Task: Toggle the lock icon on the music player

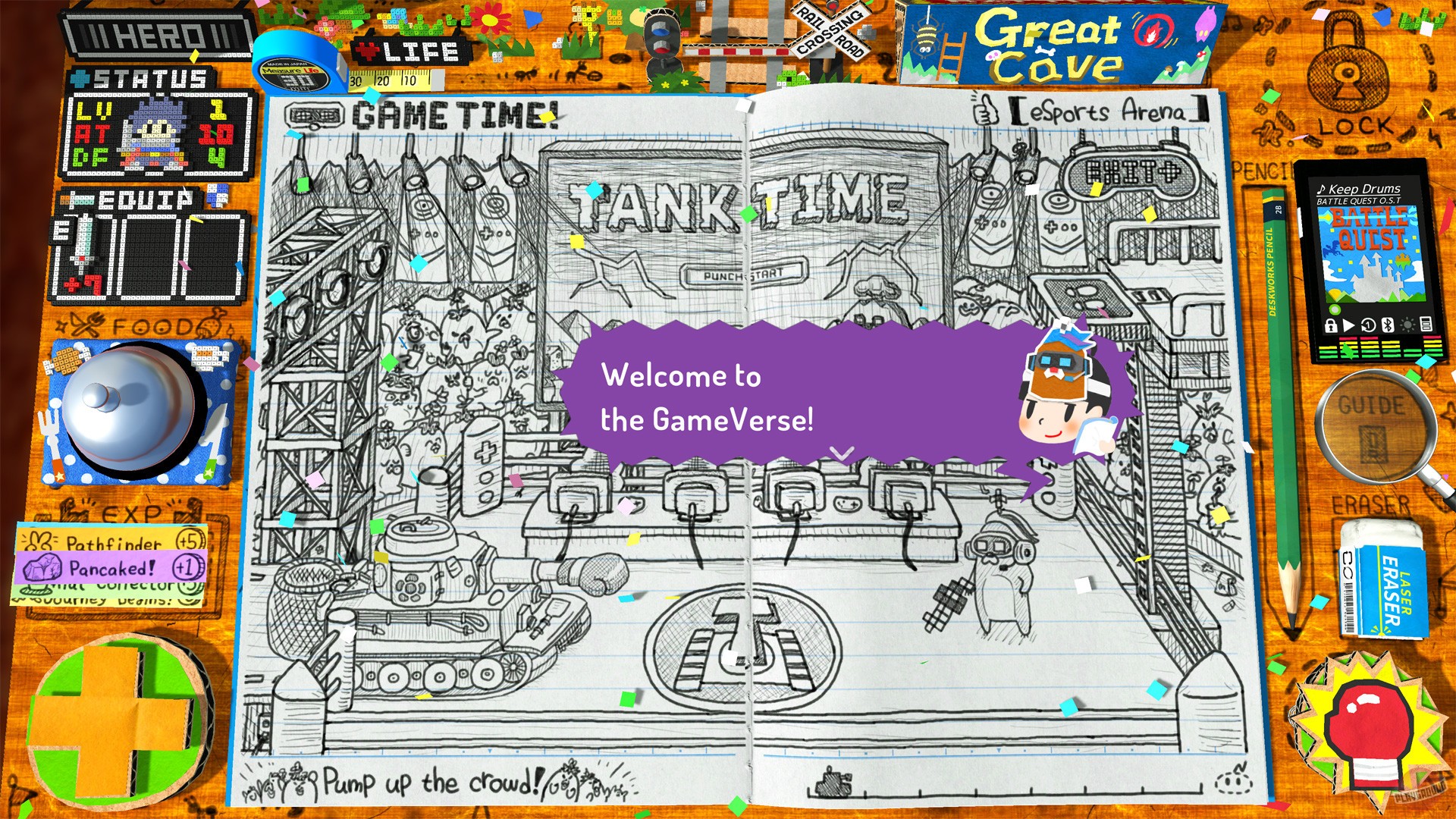Action: pos(1331,326)
